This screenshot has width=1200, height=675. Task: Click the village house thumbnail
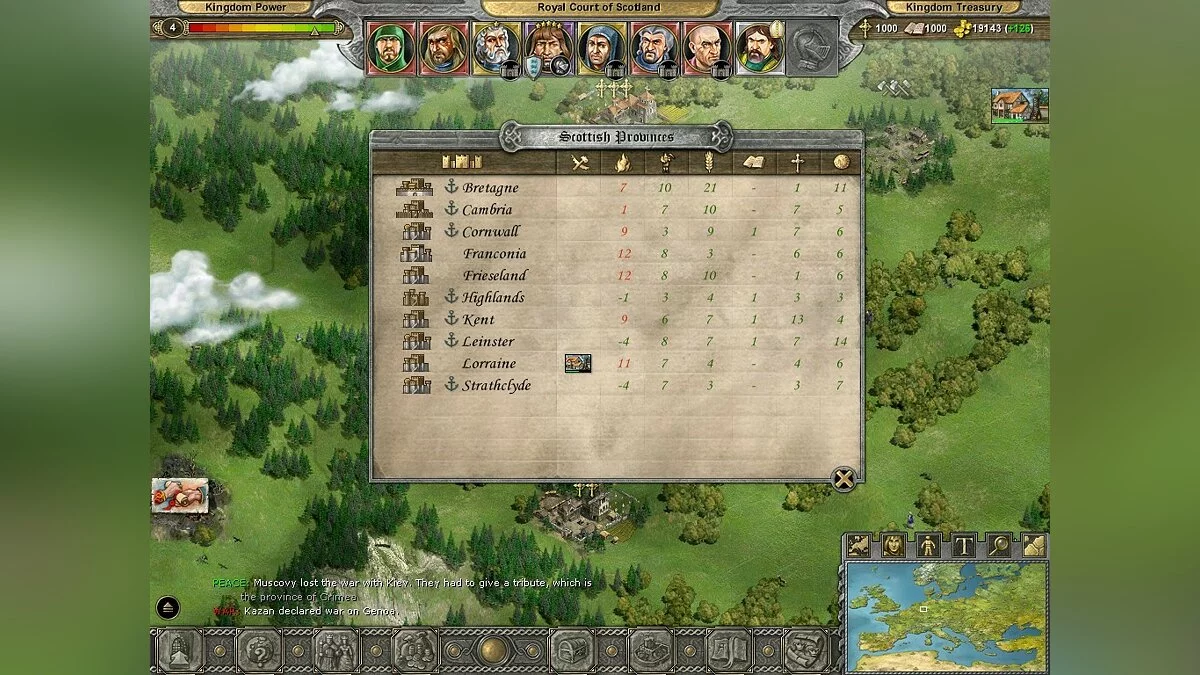tap(1019, 106)
